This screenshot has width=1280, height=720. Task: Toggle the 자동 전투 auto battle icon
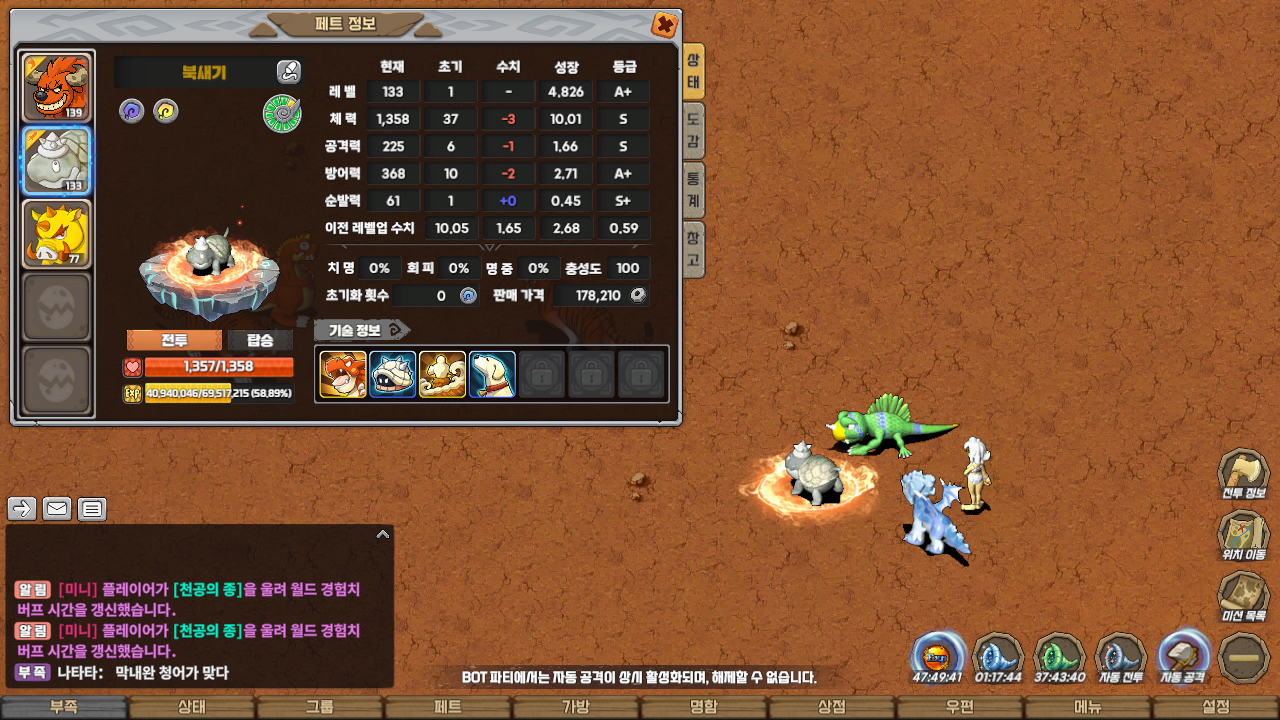click(x=1121, y=658)
